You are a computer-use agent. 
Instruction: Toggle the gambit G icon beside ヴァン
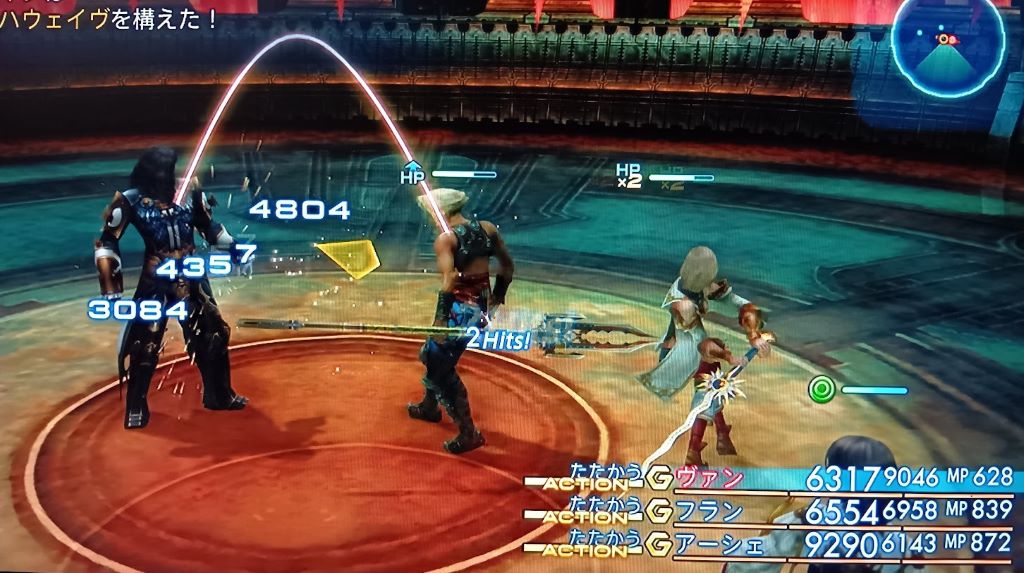(x=660, y=479)
